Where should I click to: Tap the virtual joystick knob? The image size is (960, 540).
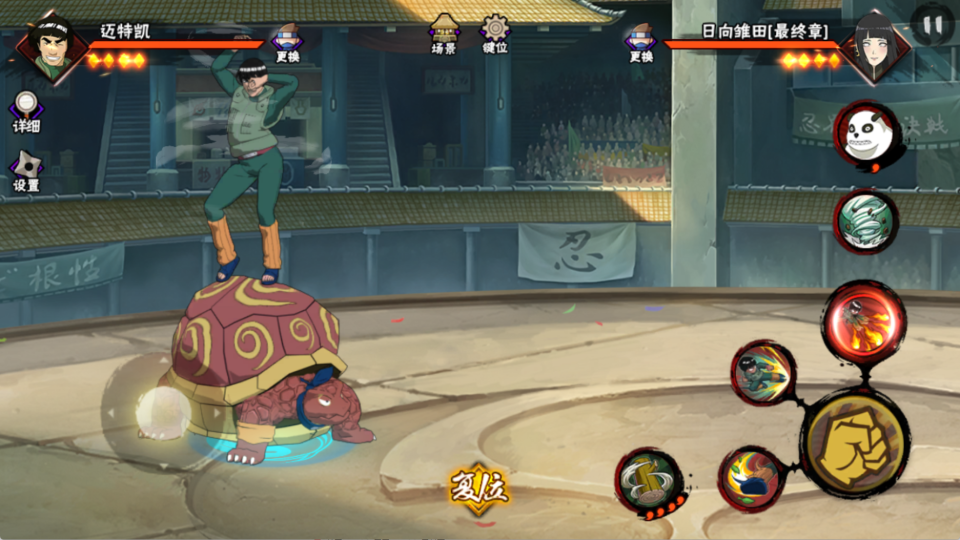[157, 410]
